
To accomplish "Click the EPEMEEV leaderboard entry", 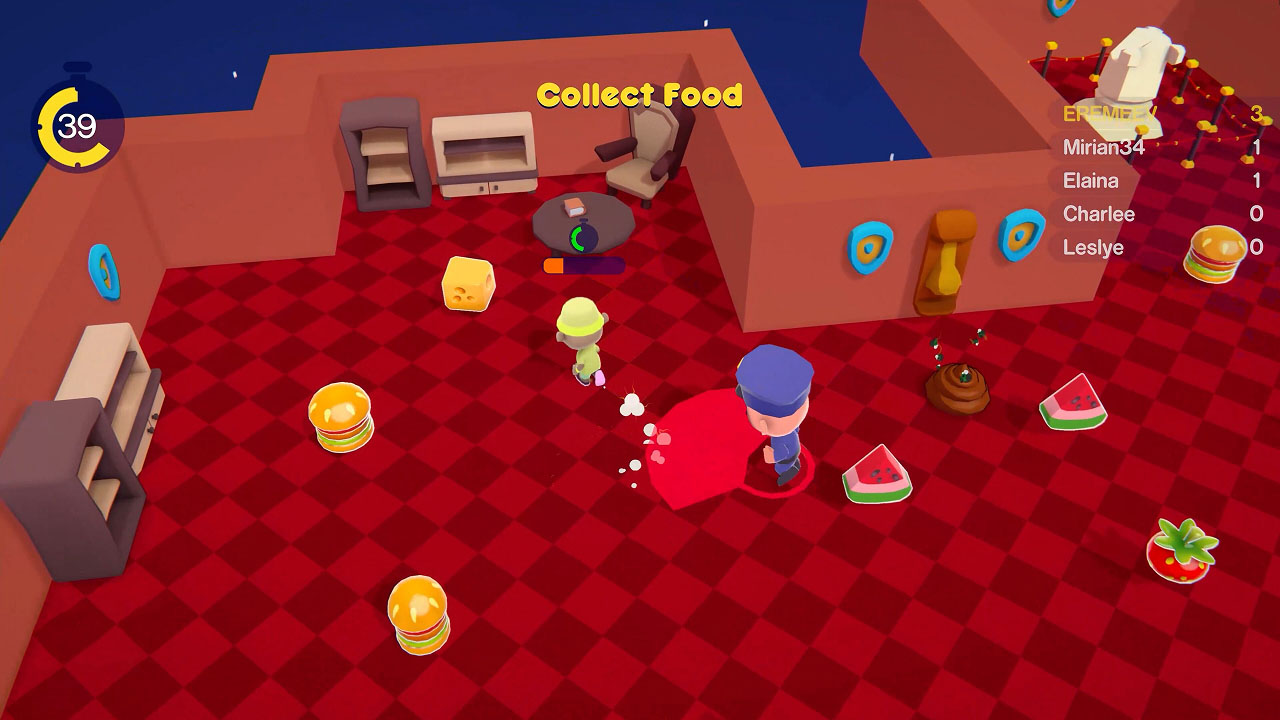I will click(1110, 115).
